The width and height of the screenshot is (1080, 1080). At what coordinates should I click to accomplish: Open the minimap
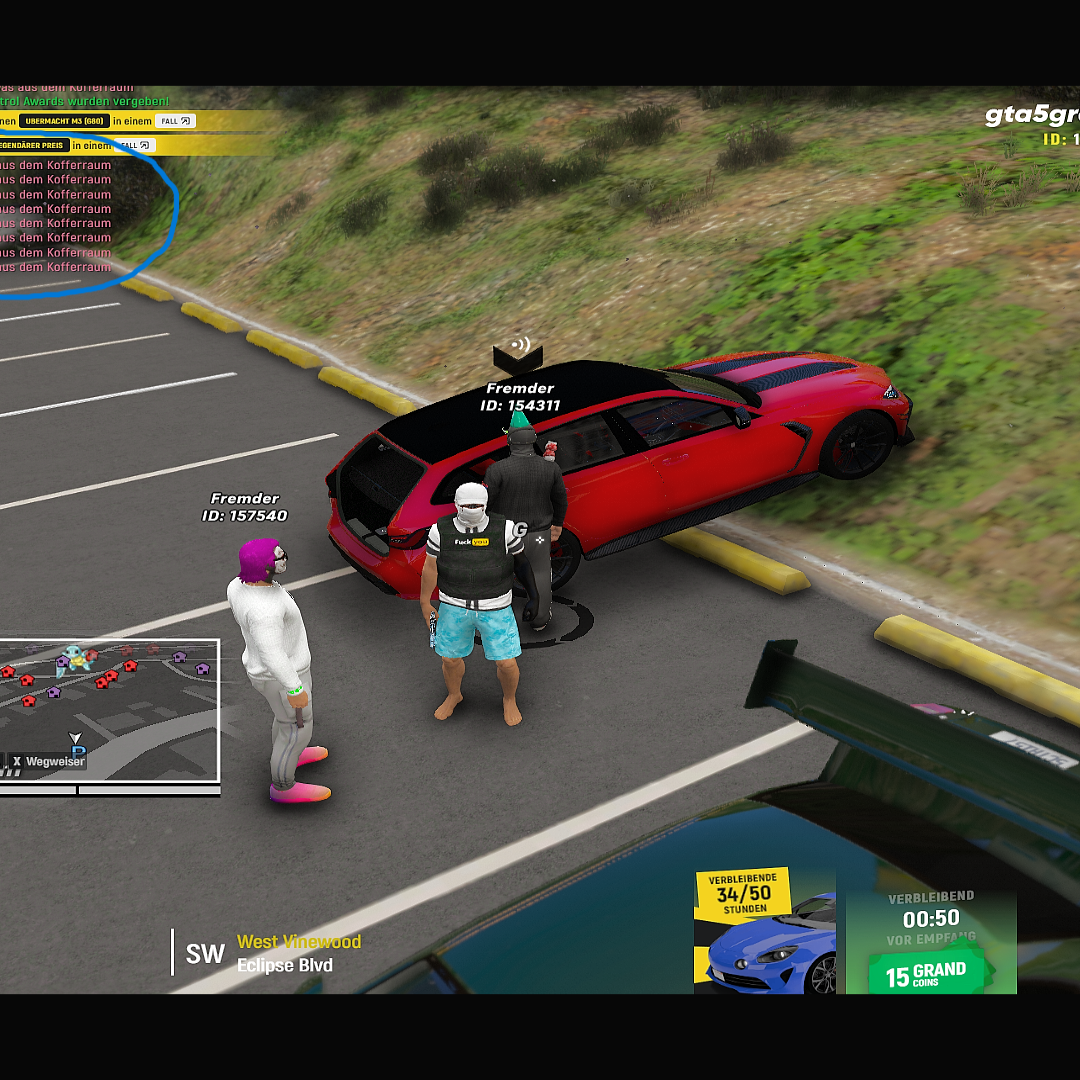click(x=109, y=710)
